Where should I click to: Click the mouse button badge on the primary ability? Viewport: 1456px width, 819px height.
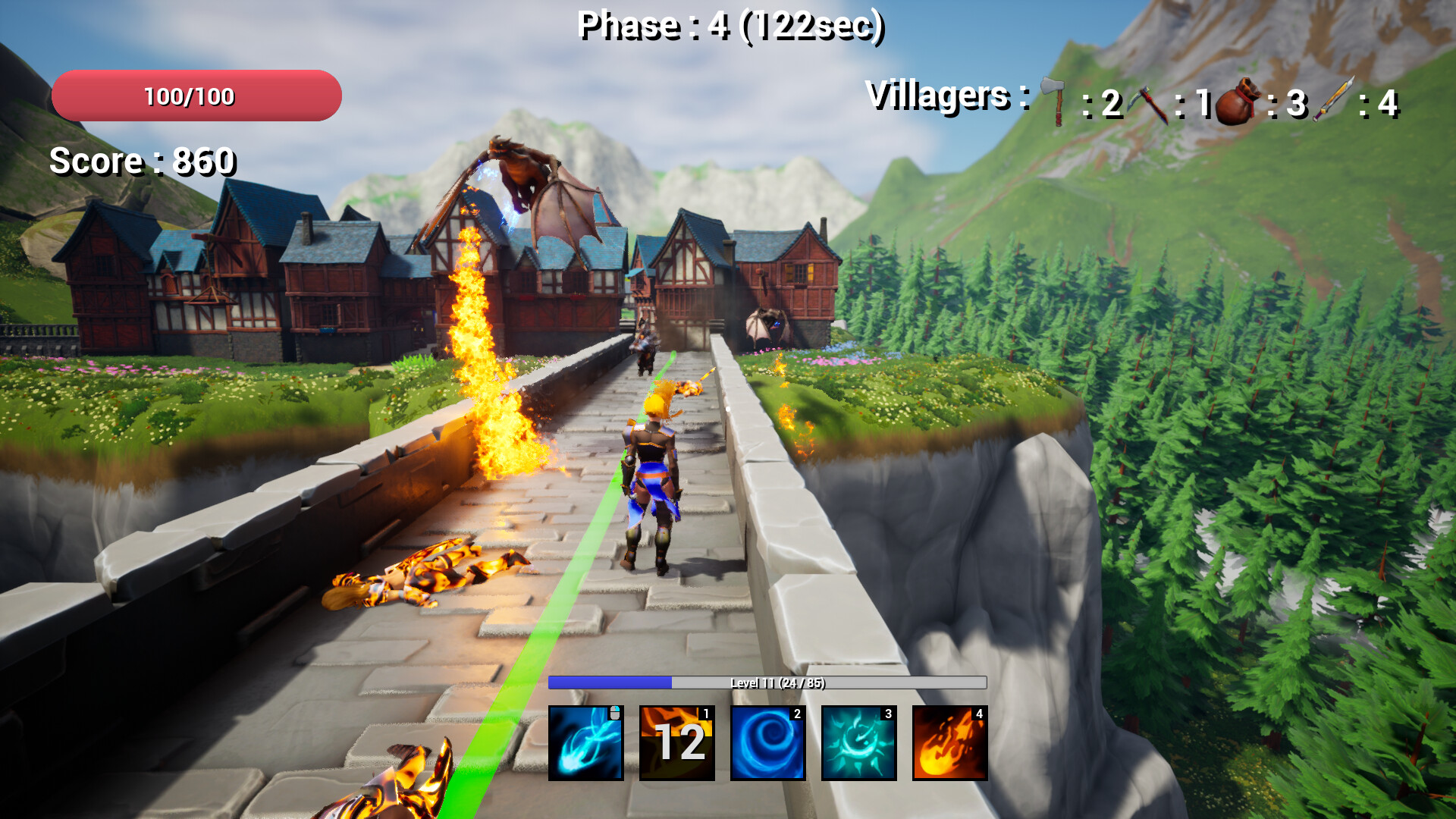point(616,713)
